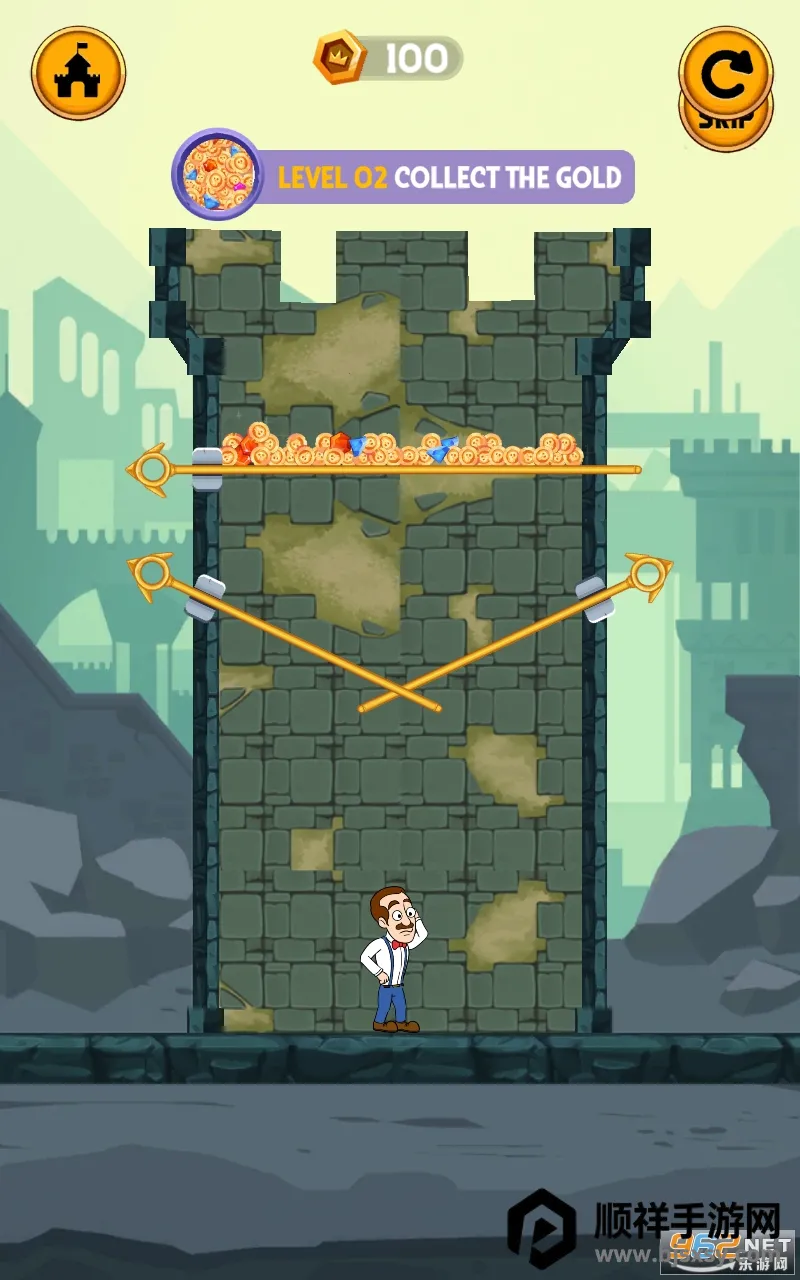Viewport: 800px width, 1280px height.
Task: Pull the diagonal pin with the right-side handle
Action: 645,573
